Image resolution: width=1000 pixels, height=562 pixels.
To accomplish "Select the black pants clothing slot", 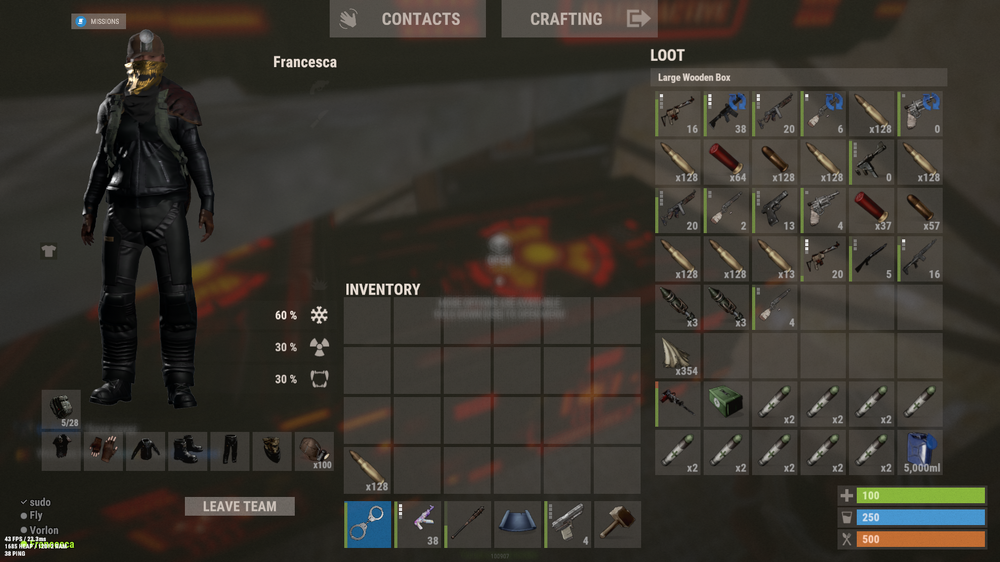I will (x=231, y=451).
